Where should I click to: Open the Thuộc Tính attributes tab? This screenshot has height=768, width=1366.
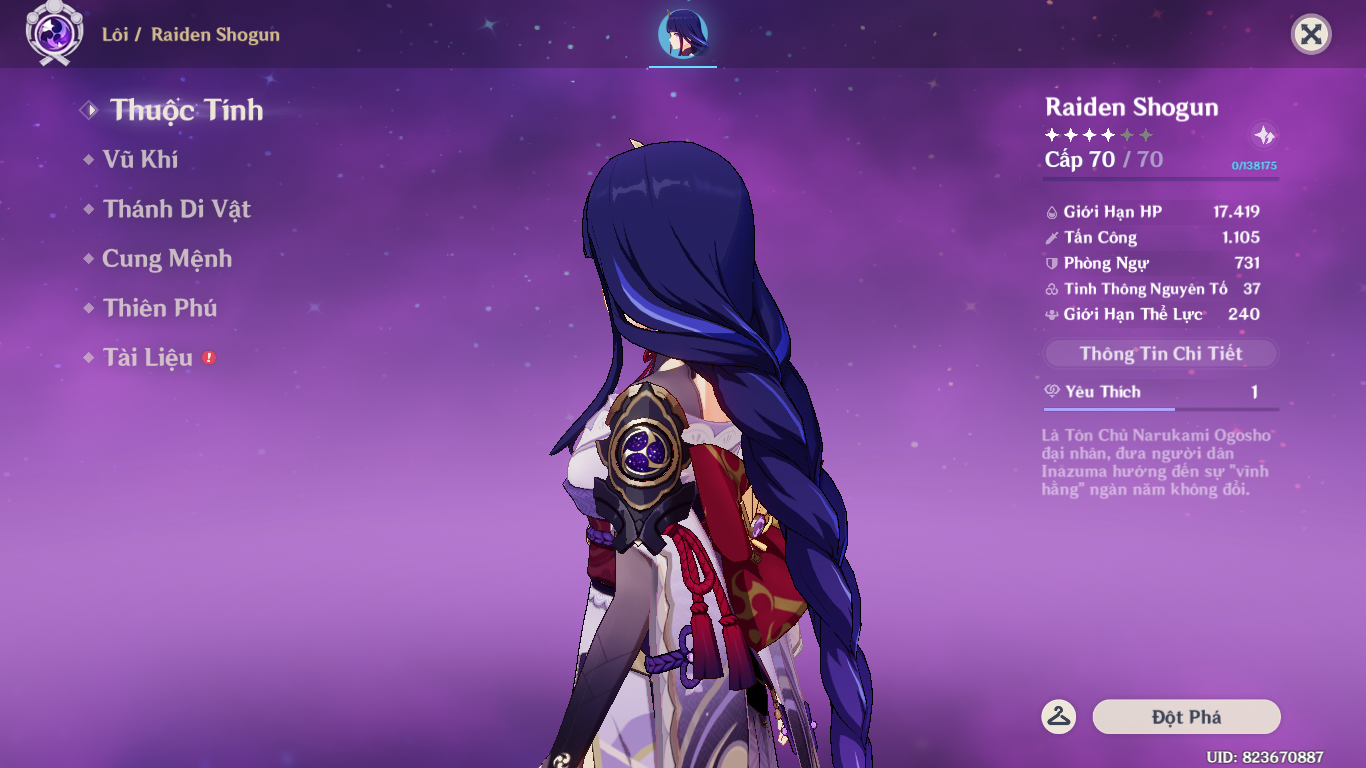(x=186, y=110)
